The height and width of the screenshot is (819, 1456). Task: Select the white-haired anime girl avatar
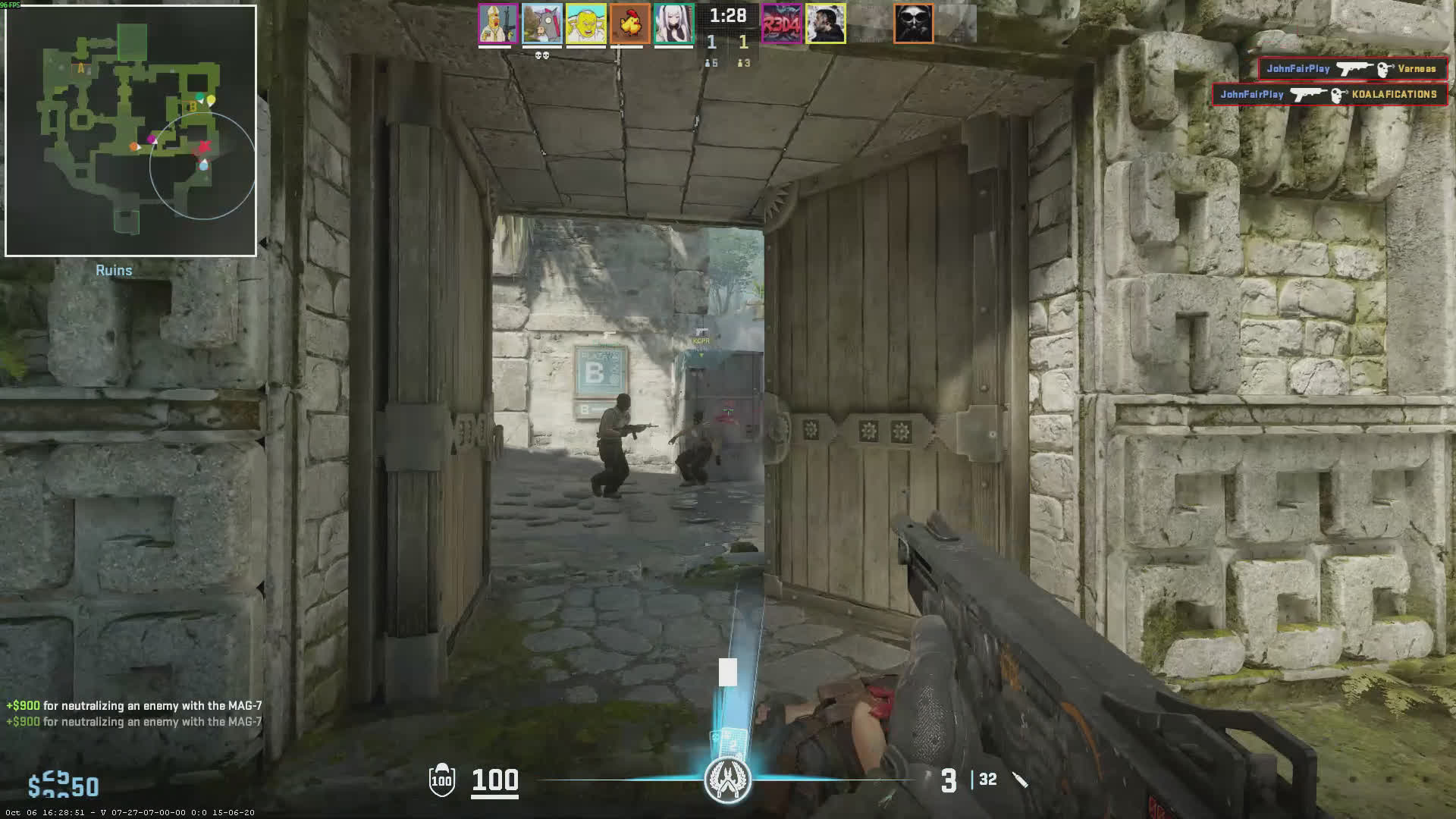673,24
